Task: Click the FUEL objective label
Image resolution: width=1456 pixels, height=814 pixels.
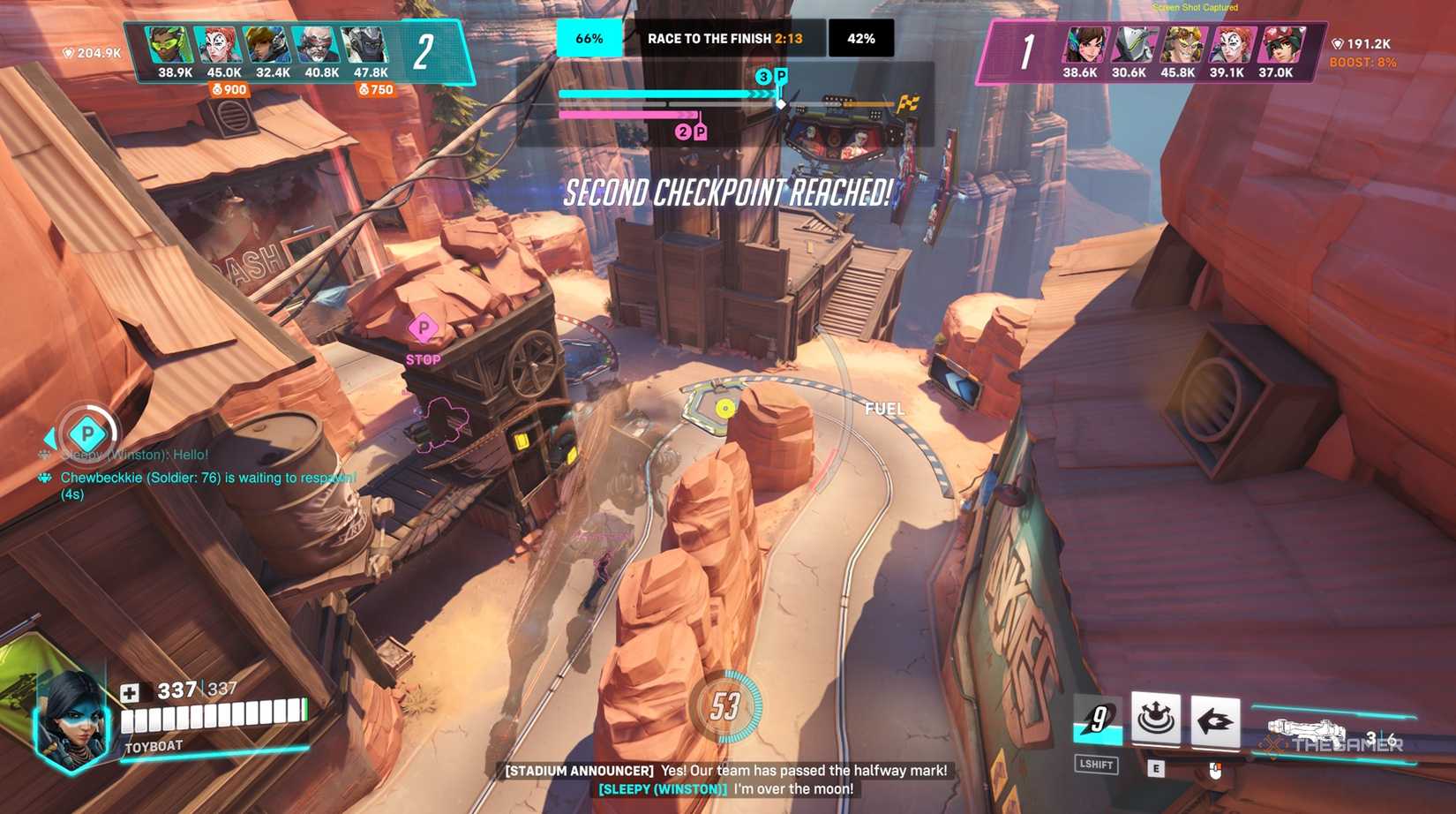Action: (x=884, y=409)
